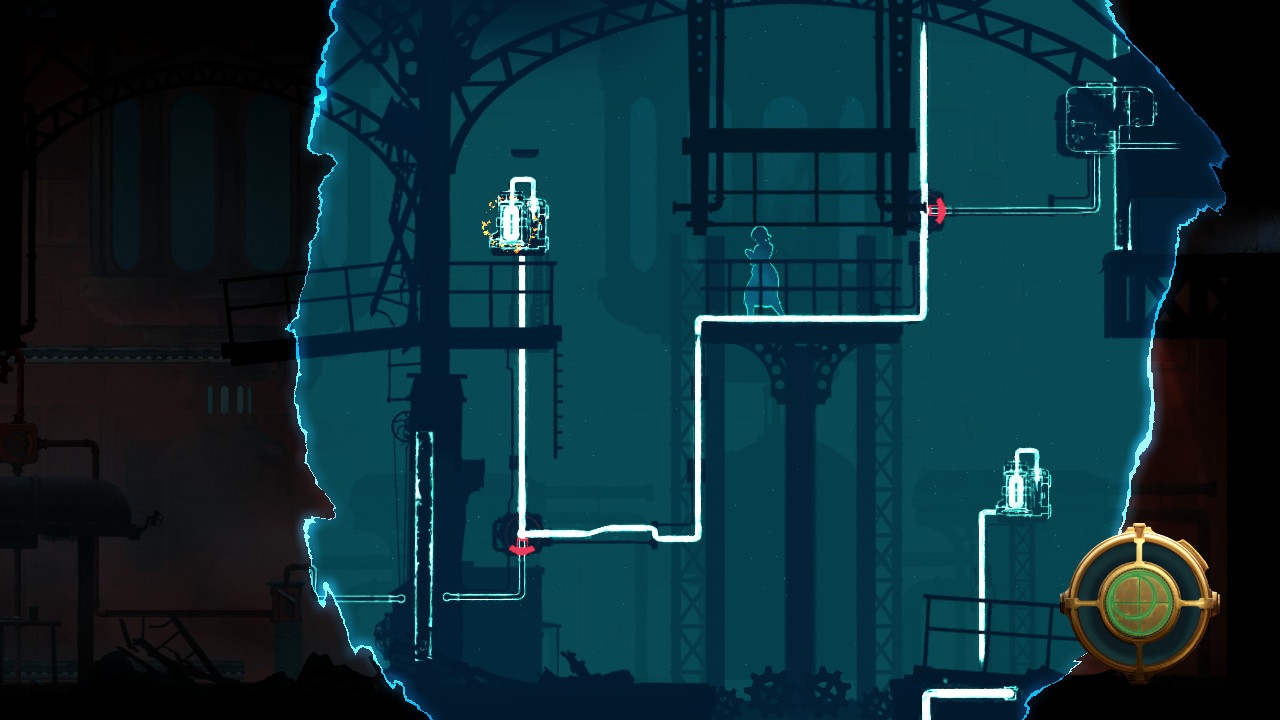The image size is (1280, 720).
Task: Toggle the right generator's power cell
Action: [x=1017, y=490]
